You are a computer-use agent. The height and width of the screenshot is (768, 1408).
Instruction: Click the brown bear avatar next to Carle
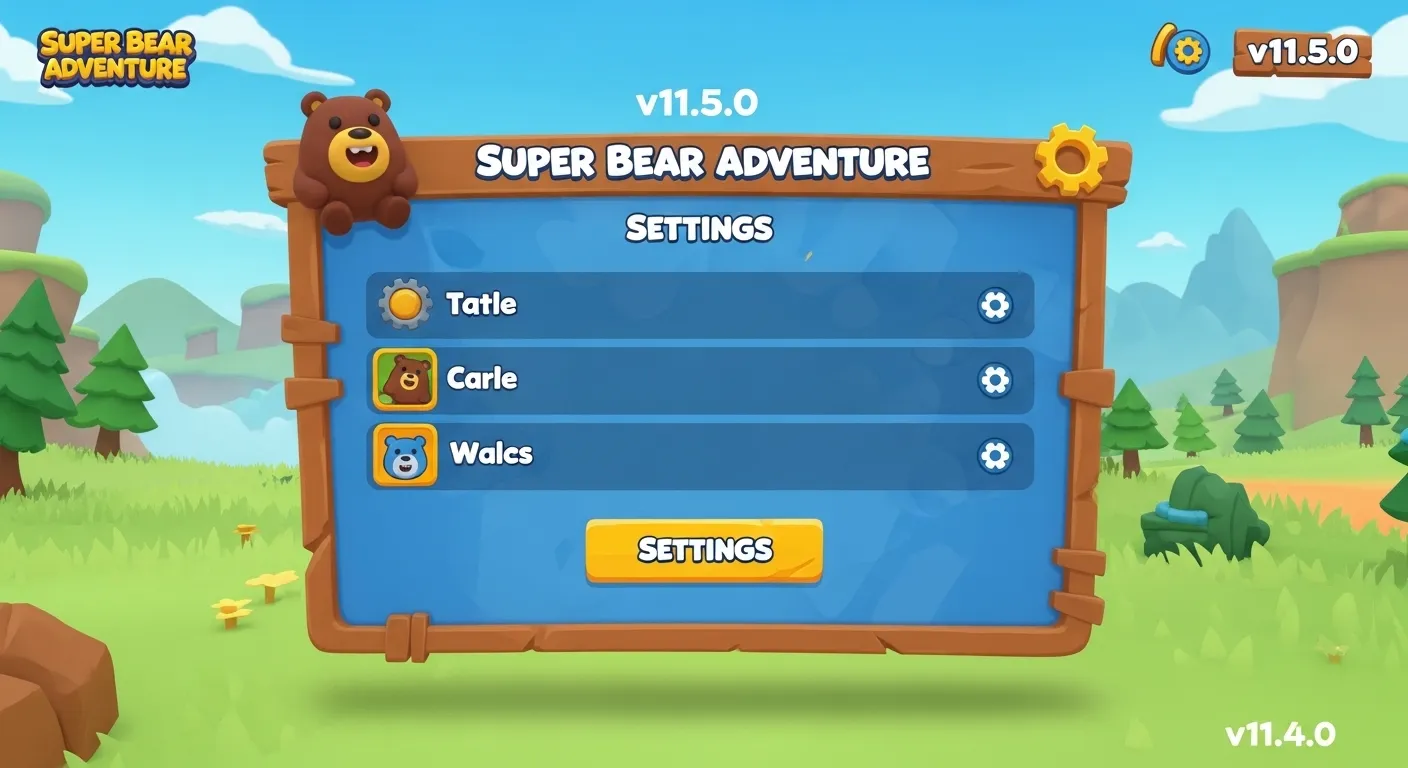405,380
